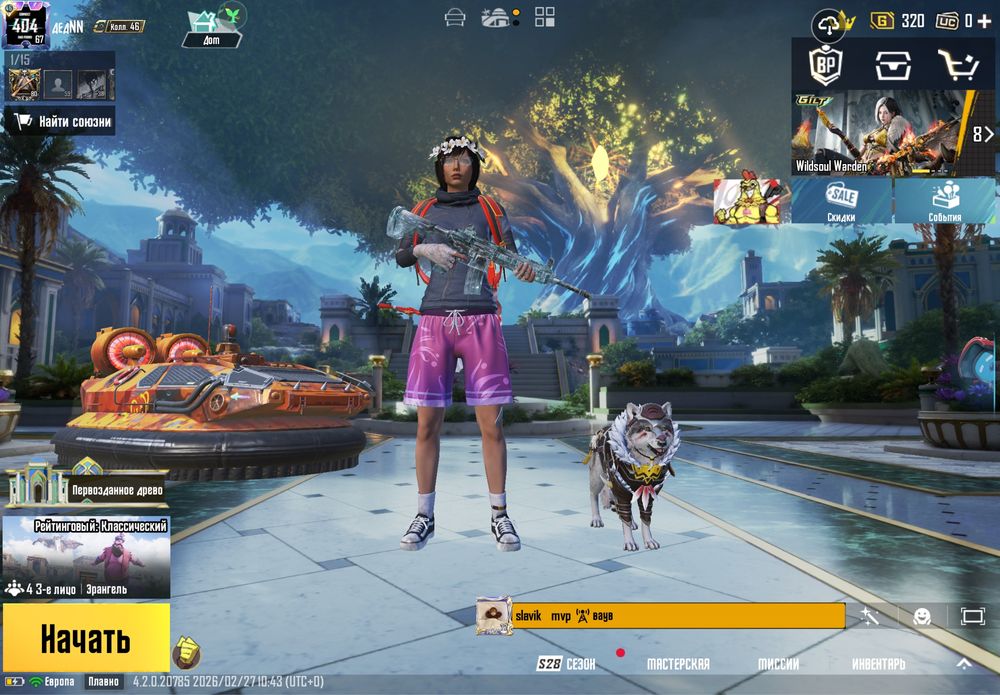
Task: Open the Инвентарь inventory tab
Action: pyautogui.click(x=879, y=664)
